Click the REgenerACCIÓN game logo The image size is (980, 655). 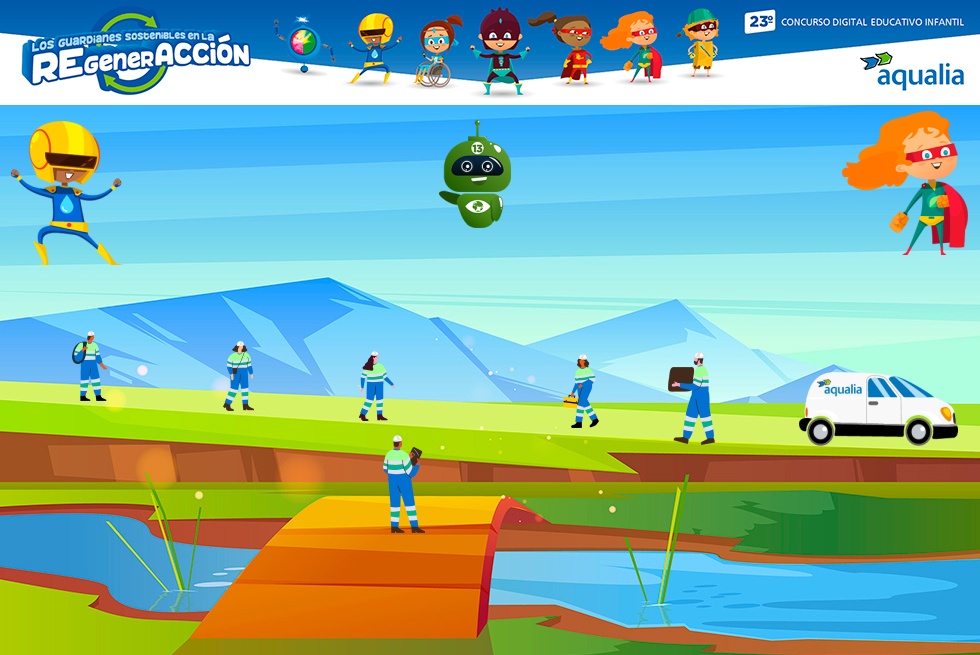point(136,54)
